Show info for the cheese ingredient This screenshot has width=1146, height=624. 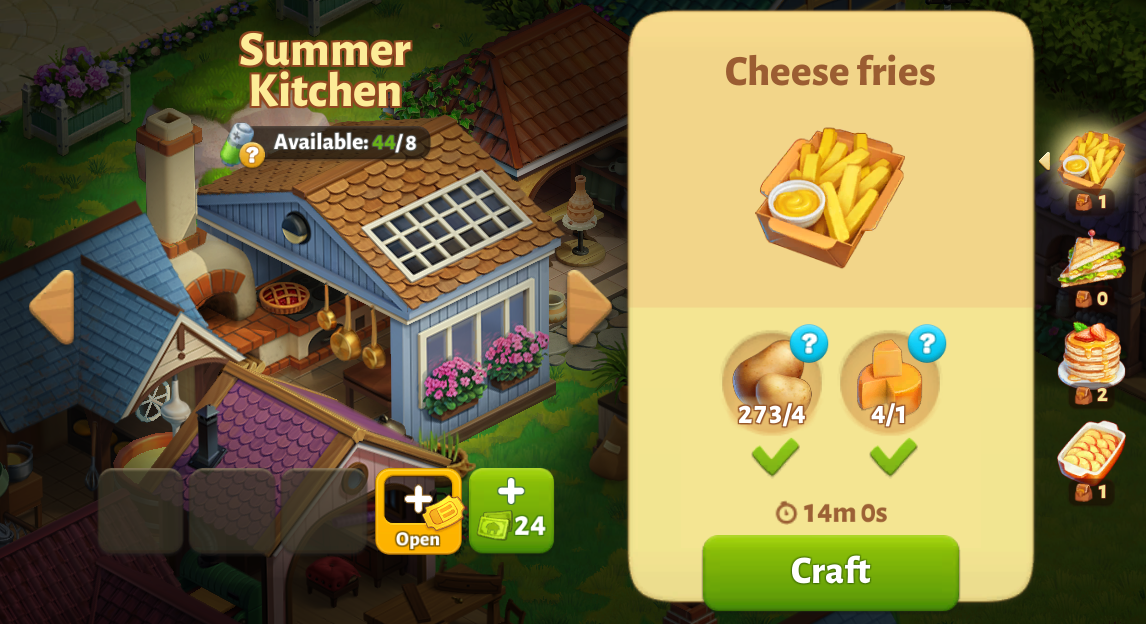click(x=926, y=344)
